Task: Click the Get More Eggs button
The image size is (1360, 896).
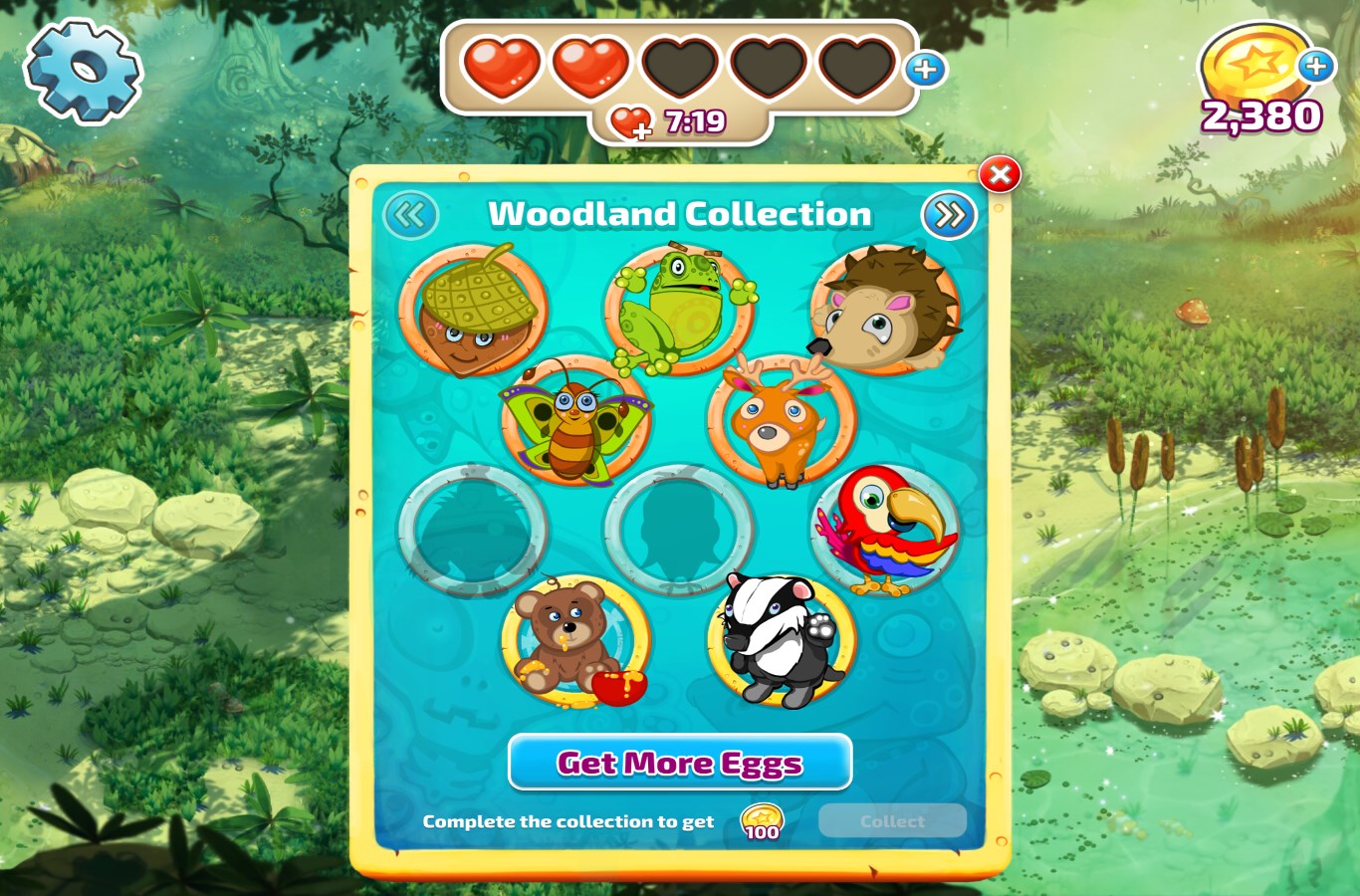Action: point(680,763)
